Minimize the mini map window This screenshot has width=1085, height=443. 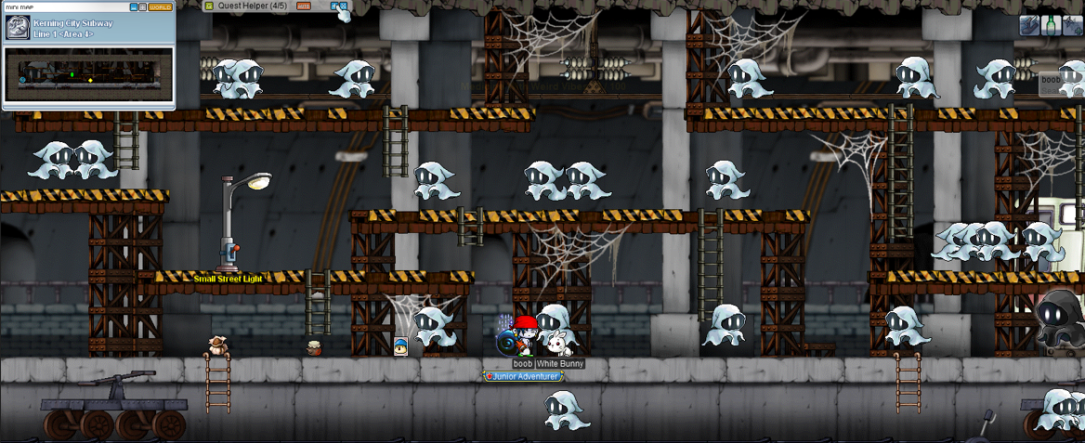(x=133, y=6)
